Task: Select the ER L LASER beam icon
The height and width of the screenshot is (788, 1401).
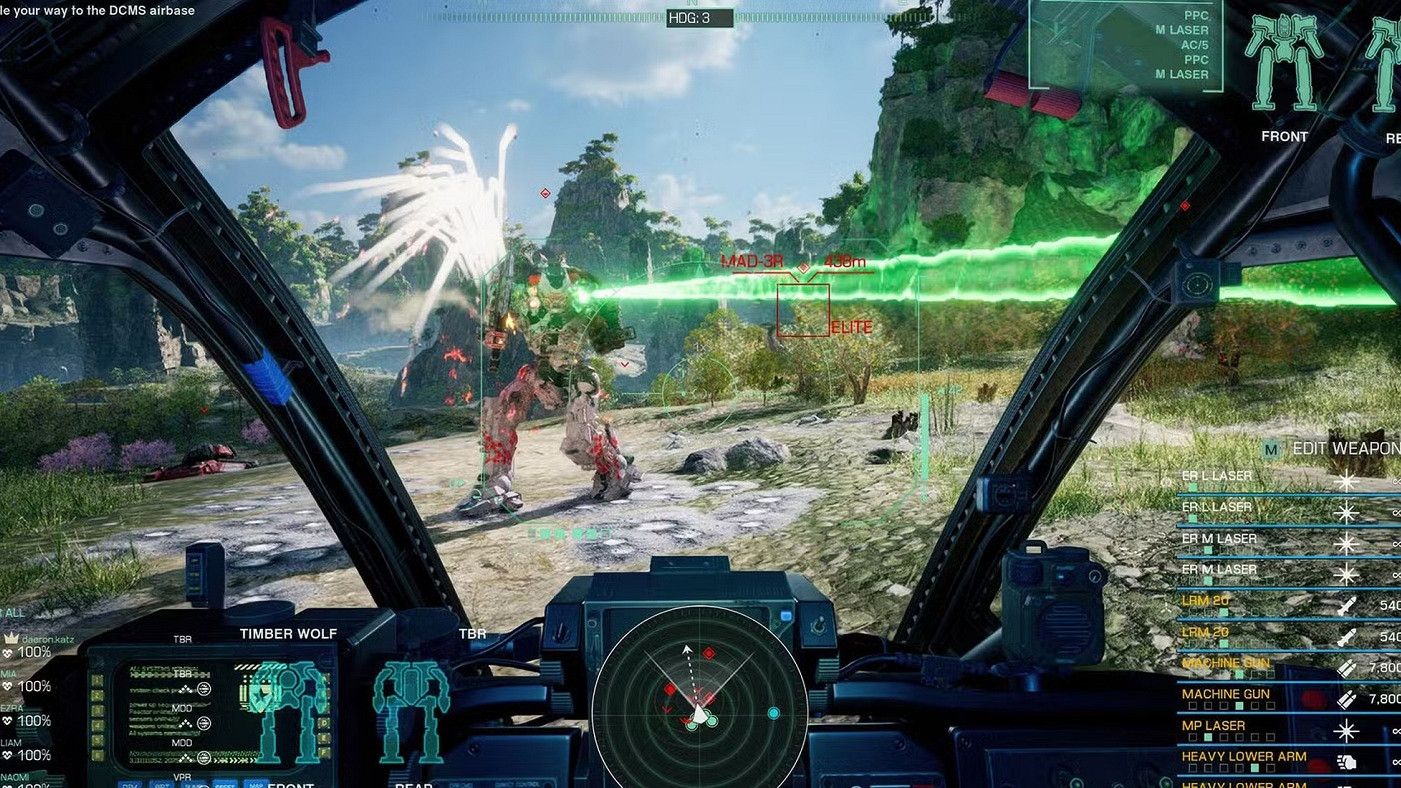Action: [1346, 481]
